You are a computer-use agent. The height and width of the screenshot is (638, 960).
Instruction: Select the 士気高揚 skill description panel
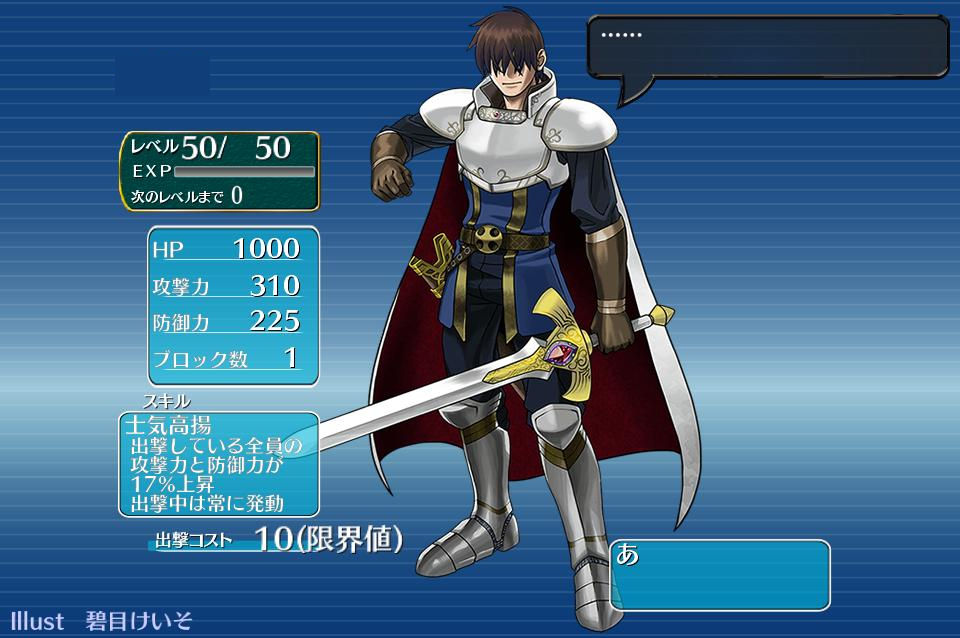click(219, 463)
